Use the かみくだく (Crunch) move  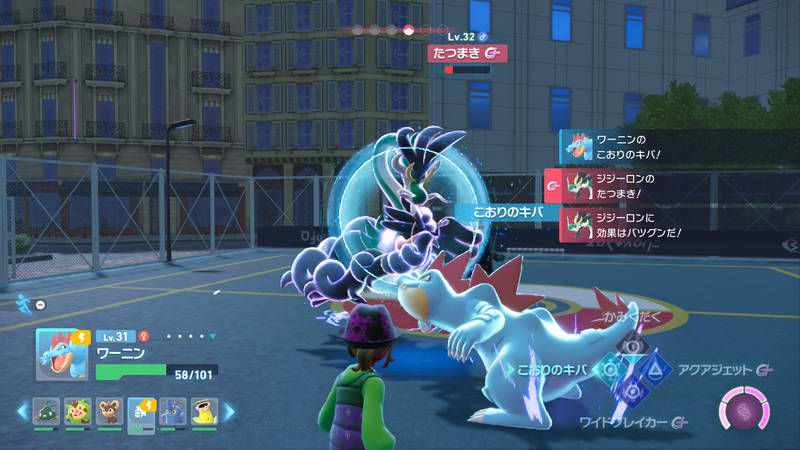tap(632, 346)
